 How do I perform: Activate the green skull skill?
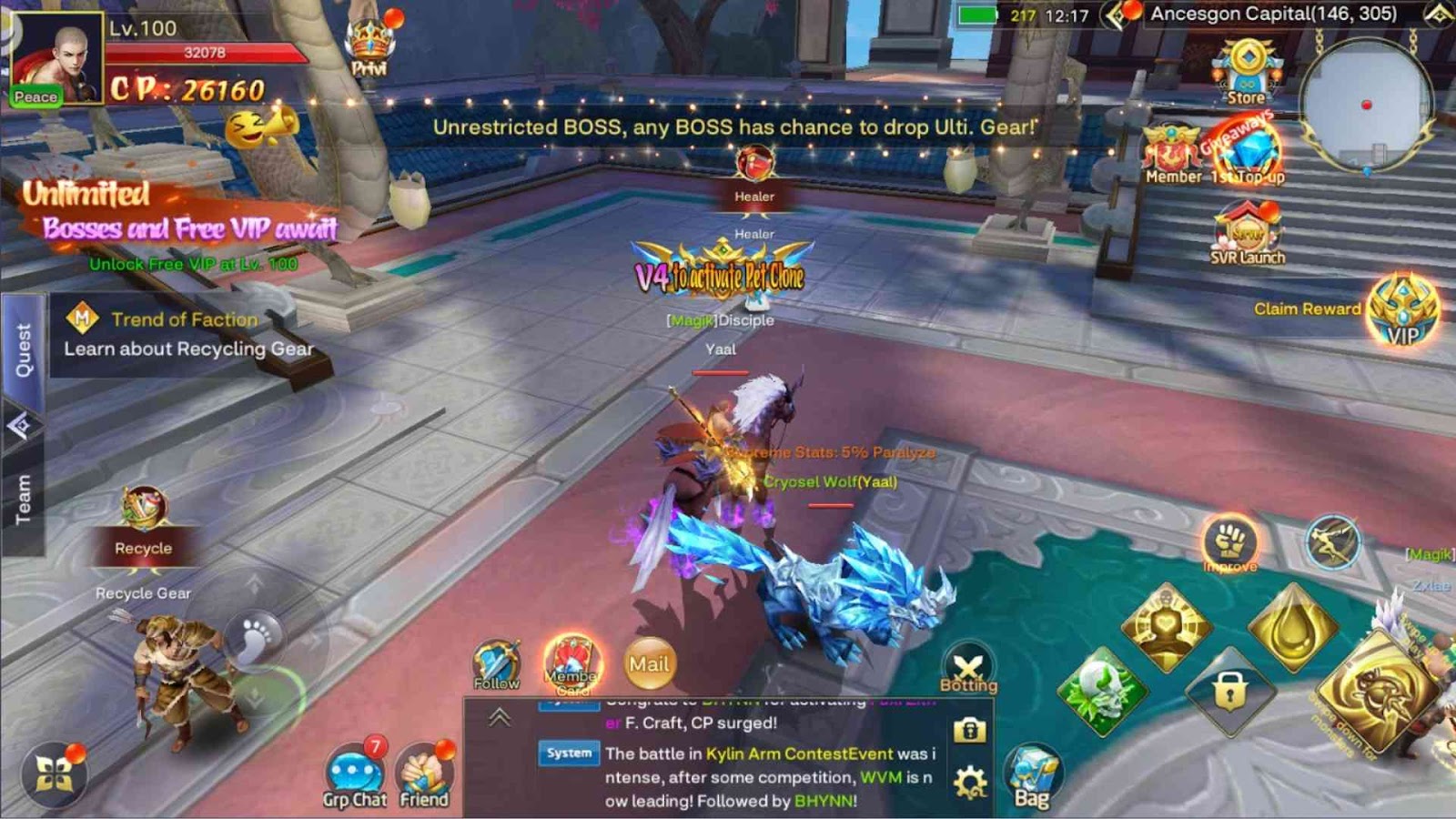(x=1102, y=693)
